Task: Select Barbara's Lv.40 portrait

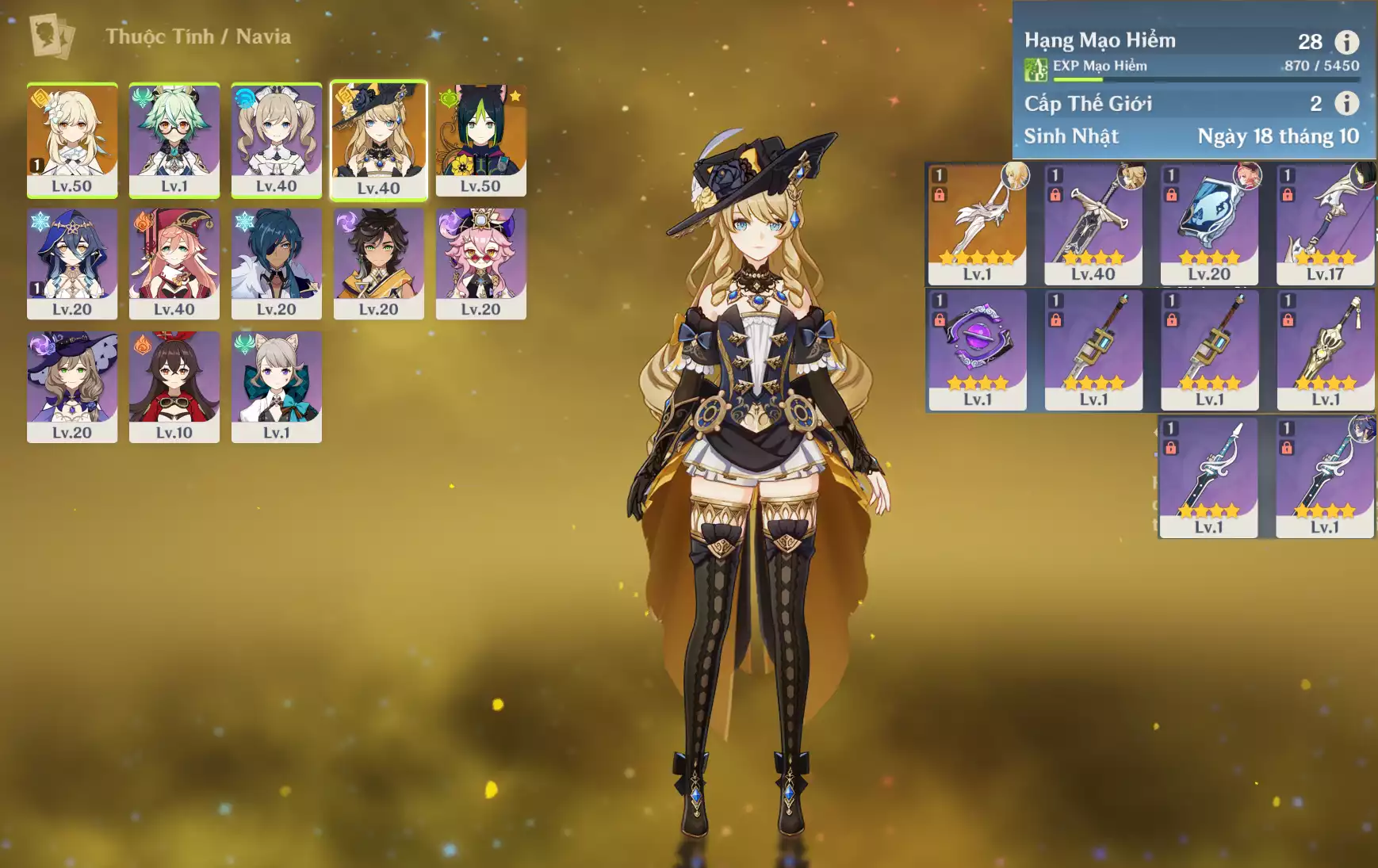Action: (276, 140)
